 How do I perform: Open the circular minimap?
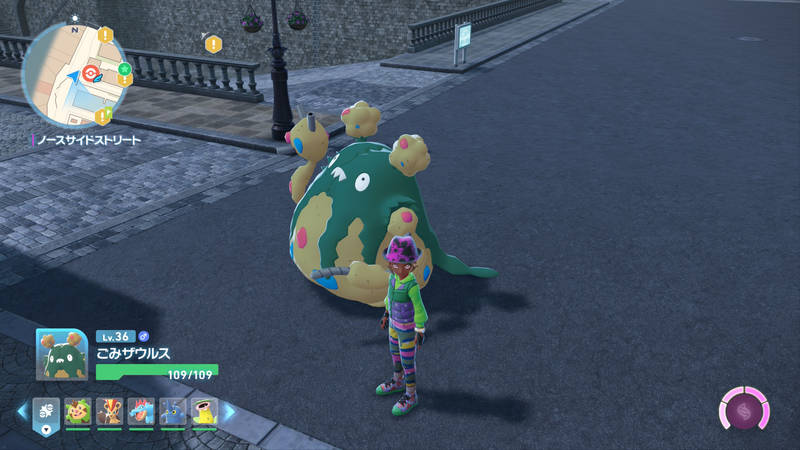74,70
